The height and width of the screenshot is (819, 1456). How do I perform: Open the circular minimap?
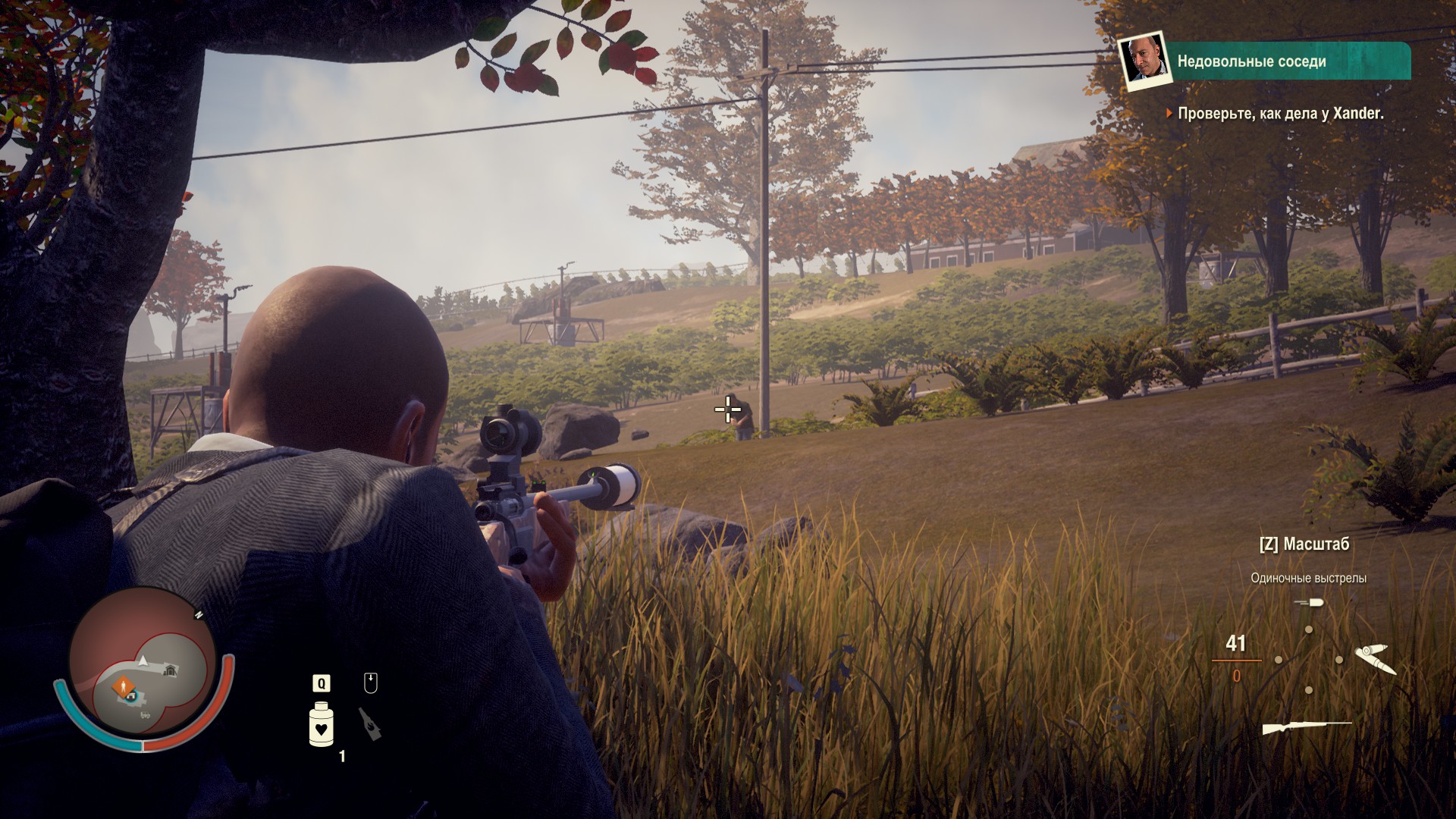click(142, 667)
